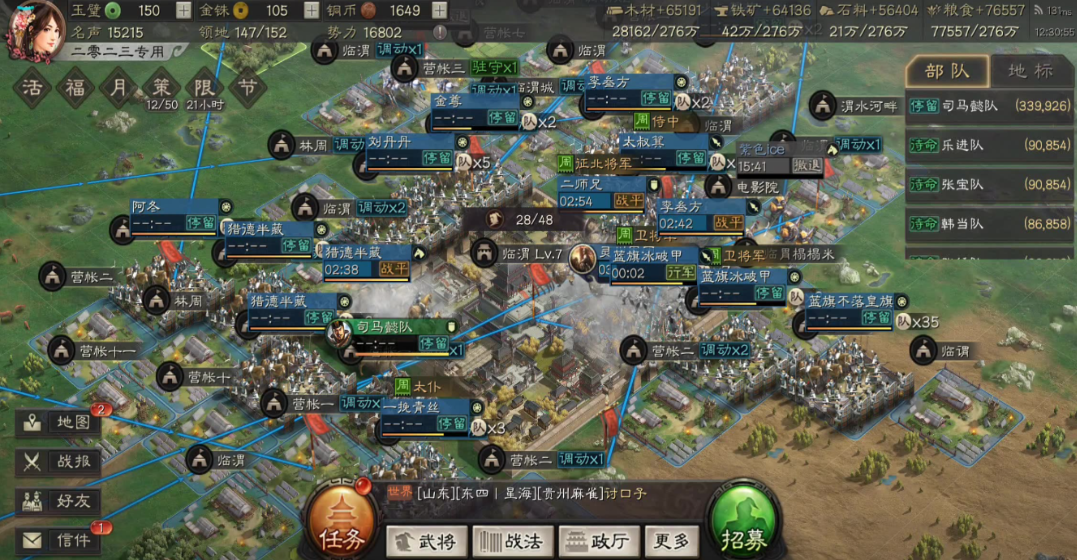Image resolution: width=1077 pixels, height=560 pixels.
Task: Select 司马懿队 in the troop list
Action: (990, 106)
